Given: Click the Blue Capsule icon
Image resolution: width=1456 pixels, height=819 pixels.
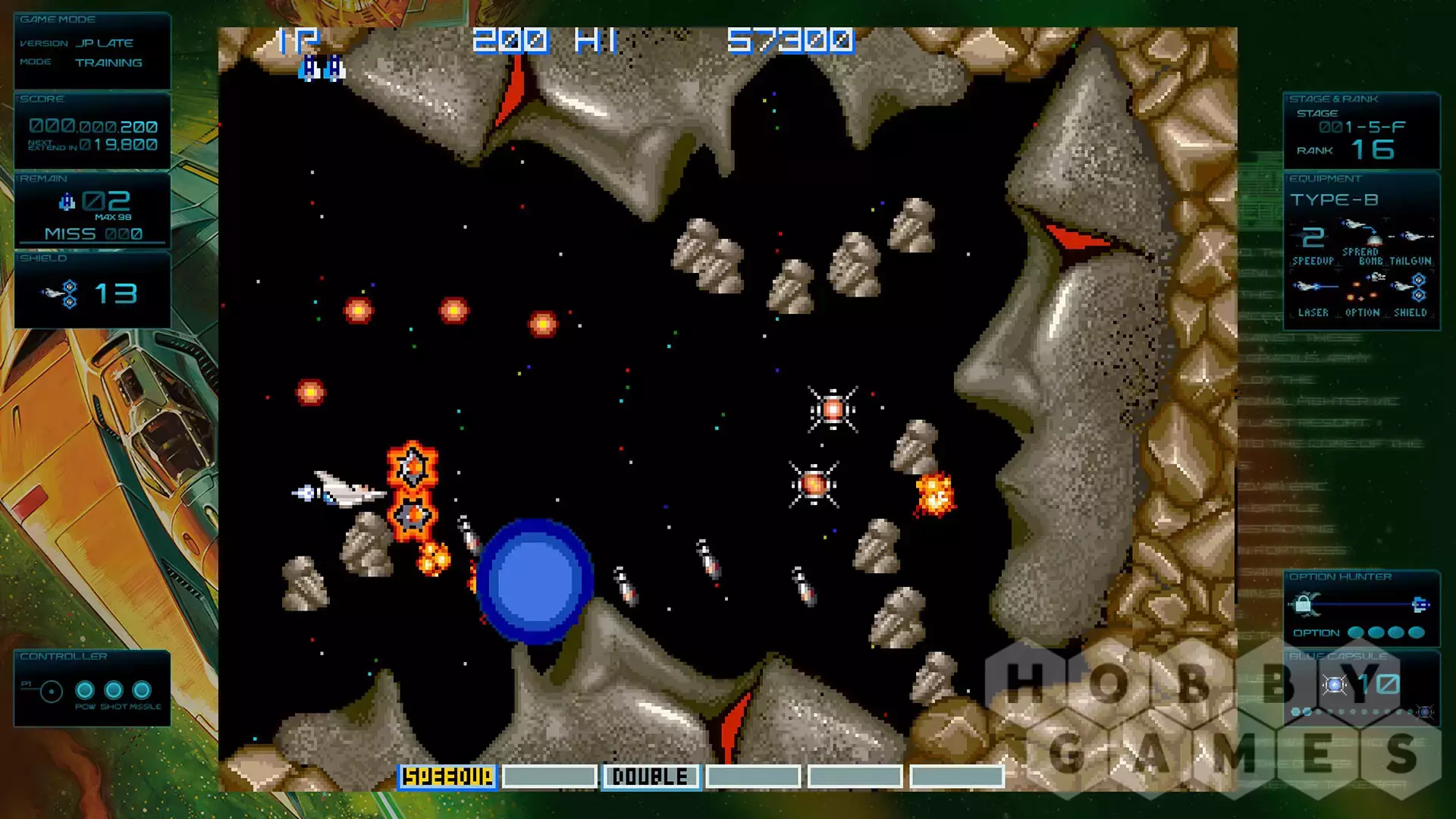Looking at the screenshot, I should [x=1335, y=686].
